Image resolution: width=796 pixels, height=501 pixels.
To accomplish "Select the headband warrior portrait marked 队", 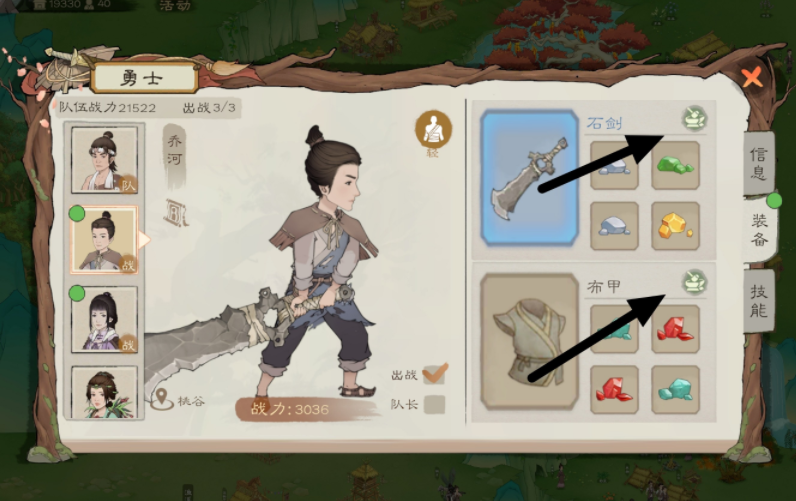I will 104,160.
